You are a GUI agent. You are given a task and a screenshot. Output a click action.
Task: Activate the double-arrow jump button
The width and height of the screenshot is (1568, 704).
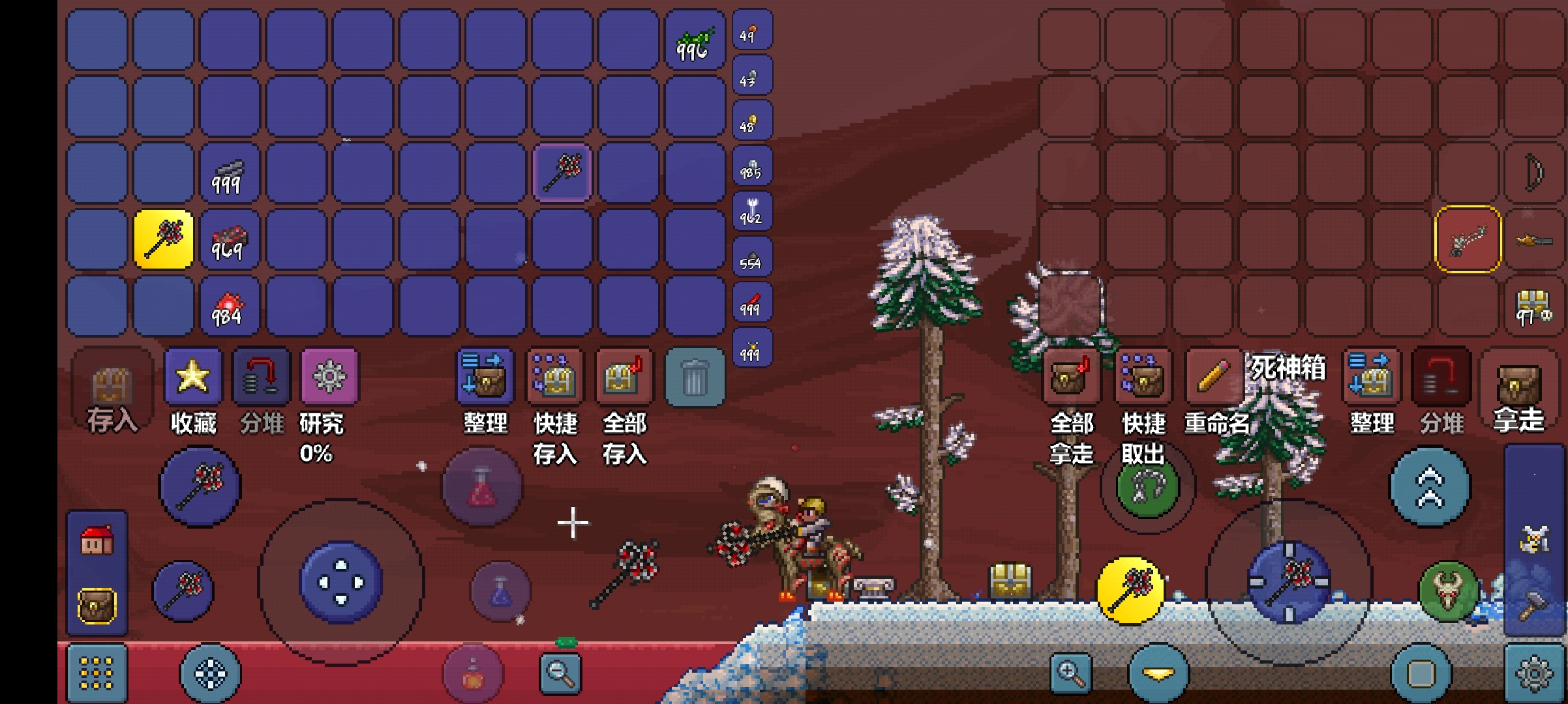1430,486
